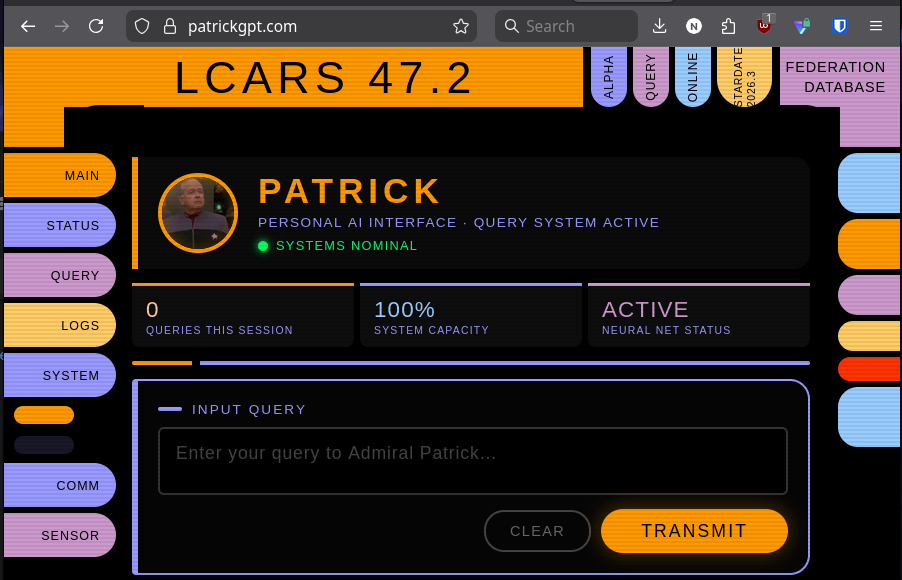Screen dimensions: 902x580
Task: Click the STARDATE 2026.3 pill
Action: pyautogui.click(x=744, y=77)
